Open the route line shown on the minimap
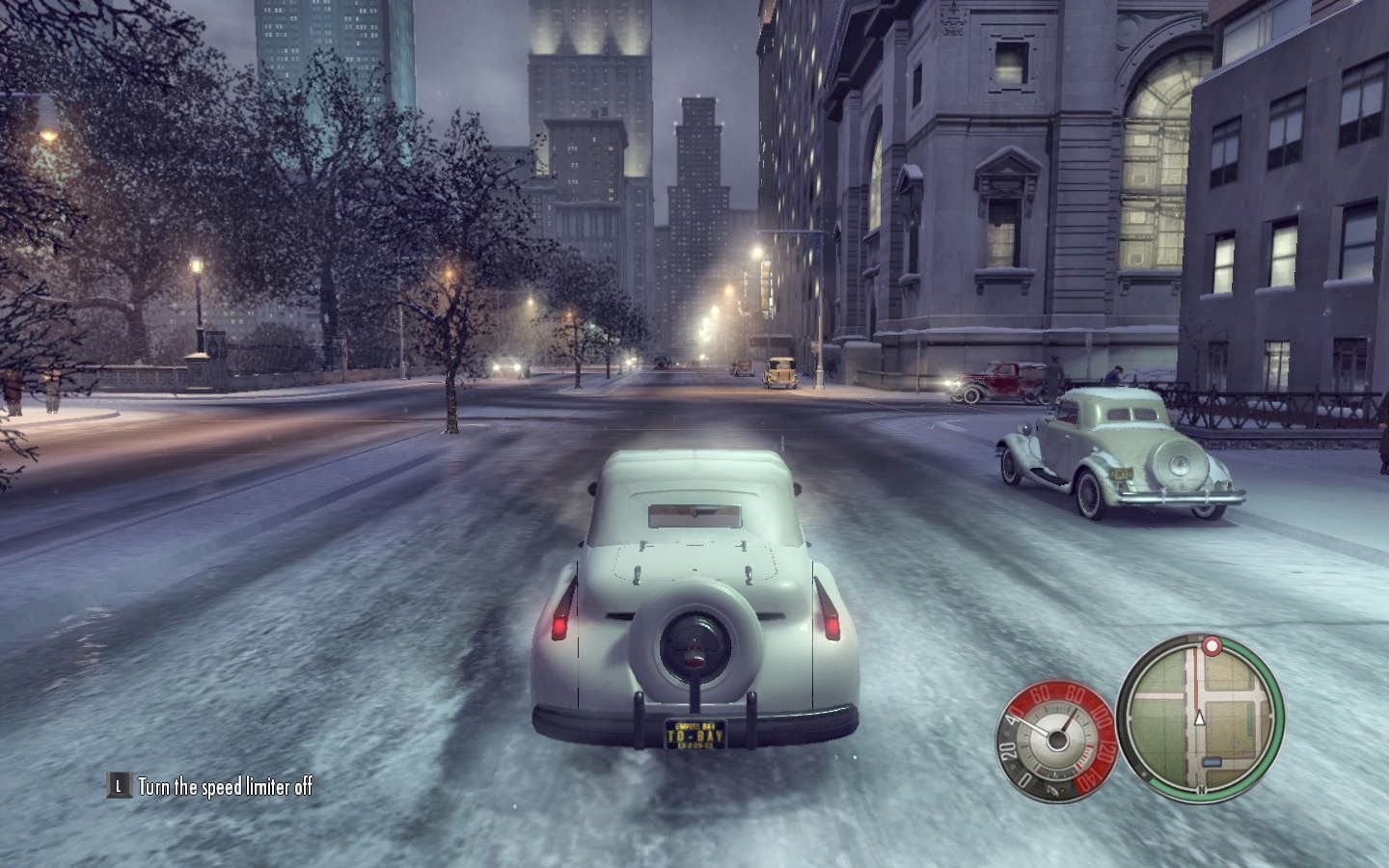 (1197, 679)
